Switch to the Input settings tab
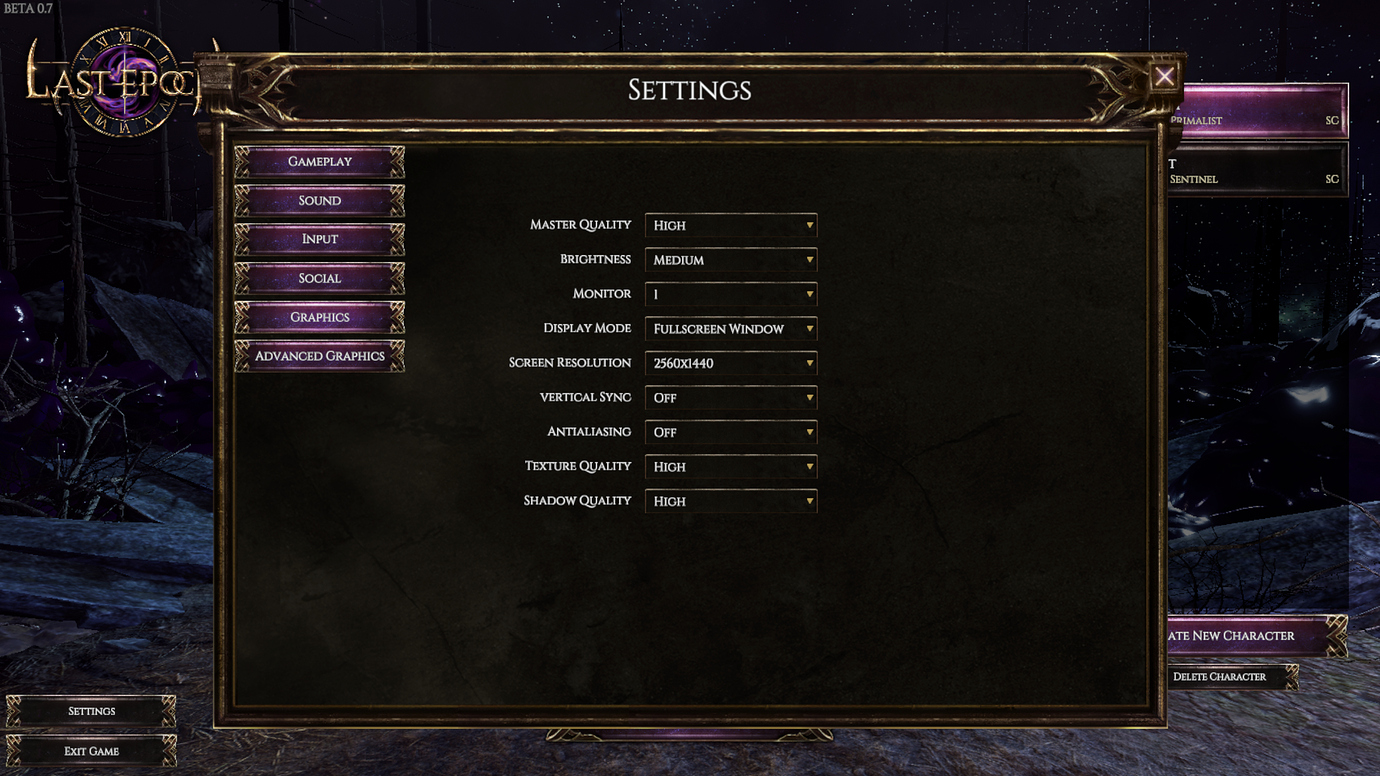The width and height of the screenshot is (1380, 776). click(319, 239)
